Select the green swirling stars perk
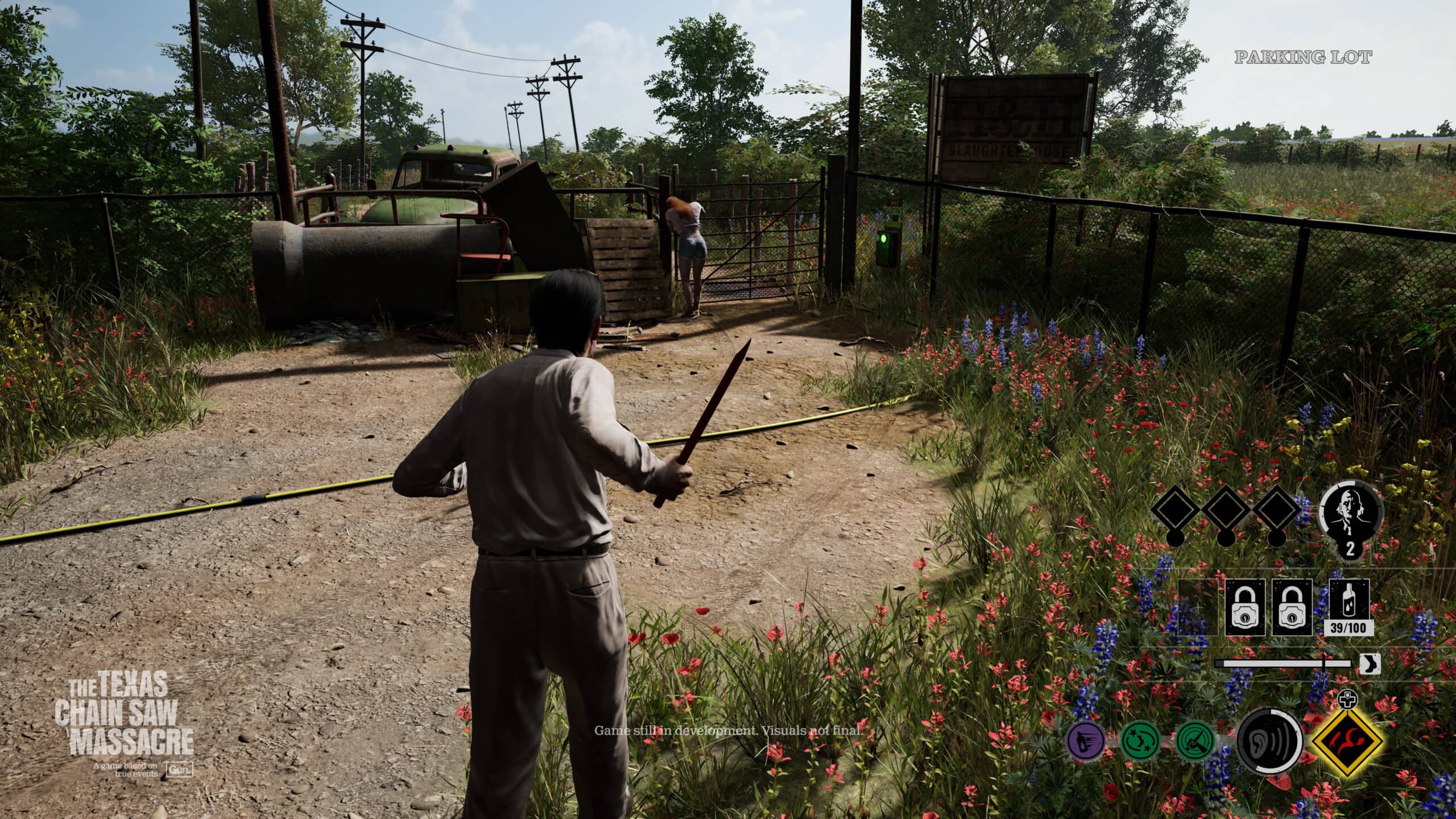The height and width of the screenshot is (819, 1456). pos(1139,756)
